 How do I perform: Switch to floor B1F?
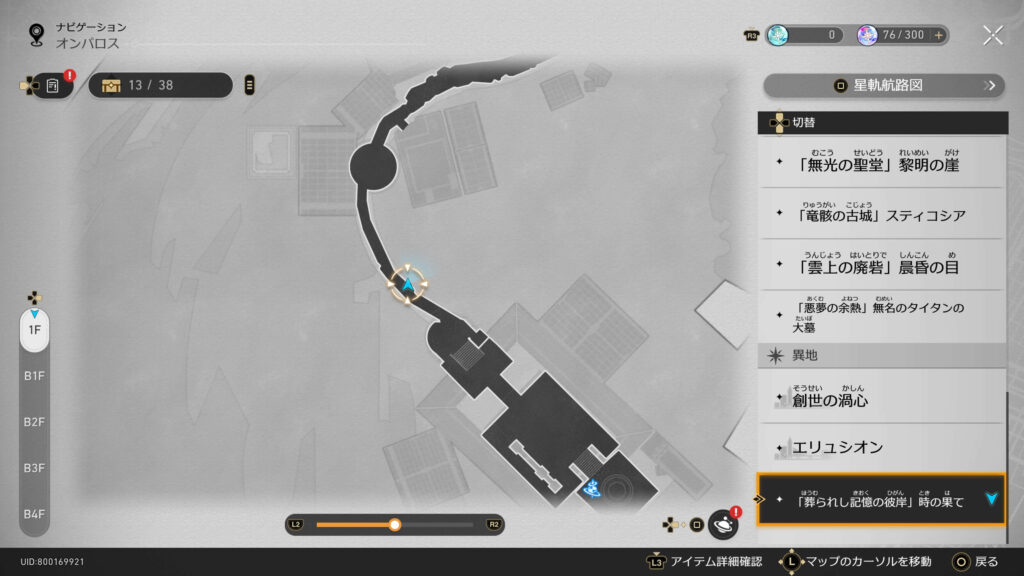point(34,376)
